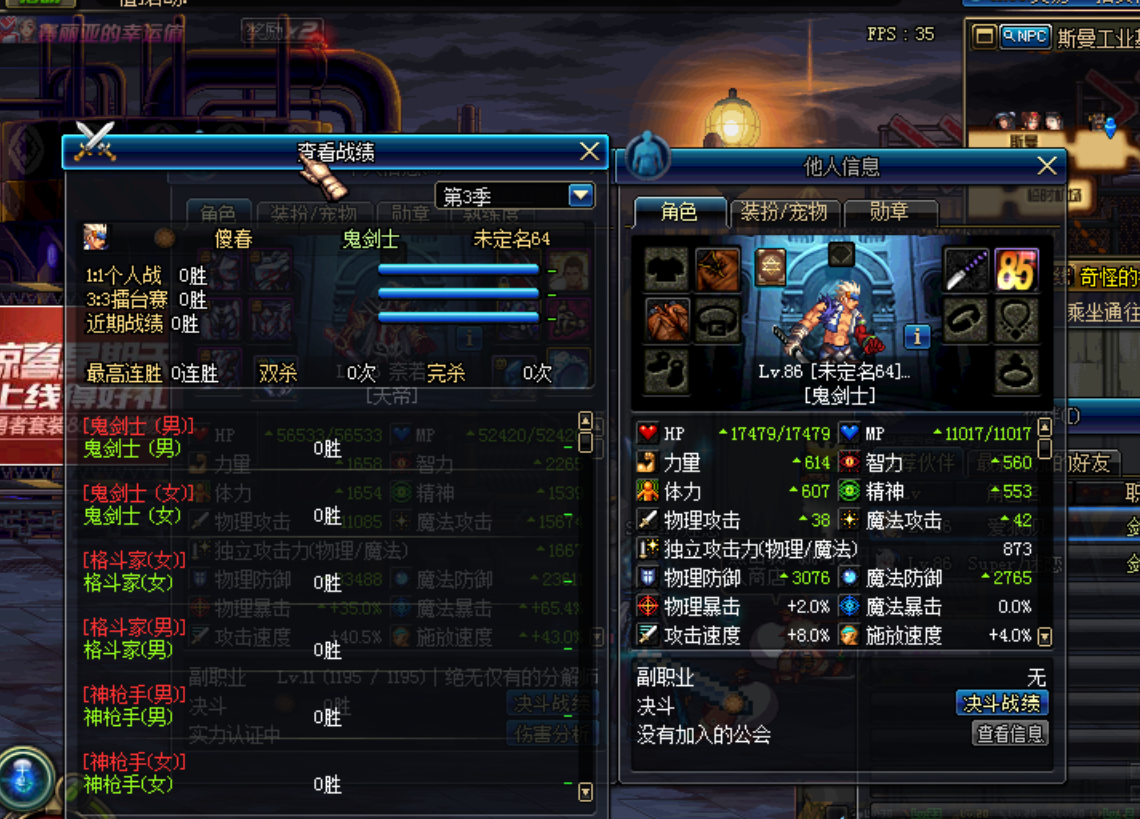Close the 查看战绩 battle record window

(x=589, y=152)
